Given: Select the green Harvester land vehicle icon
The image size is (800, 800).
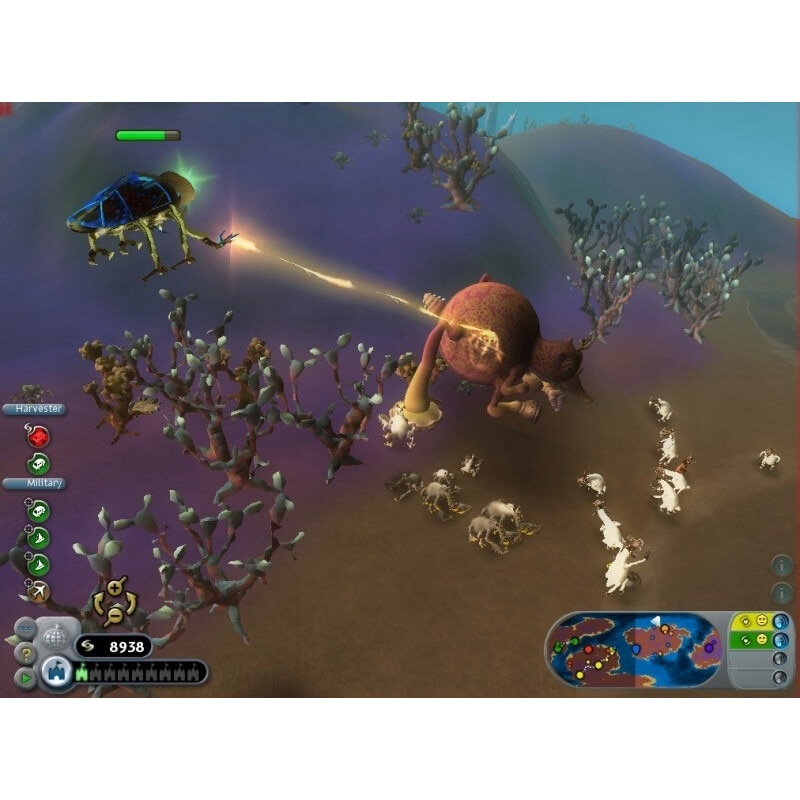Looking at the screenshot, I should (x=38, y=463).
